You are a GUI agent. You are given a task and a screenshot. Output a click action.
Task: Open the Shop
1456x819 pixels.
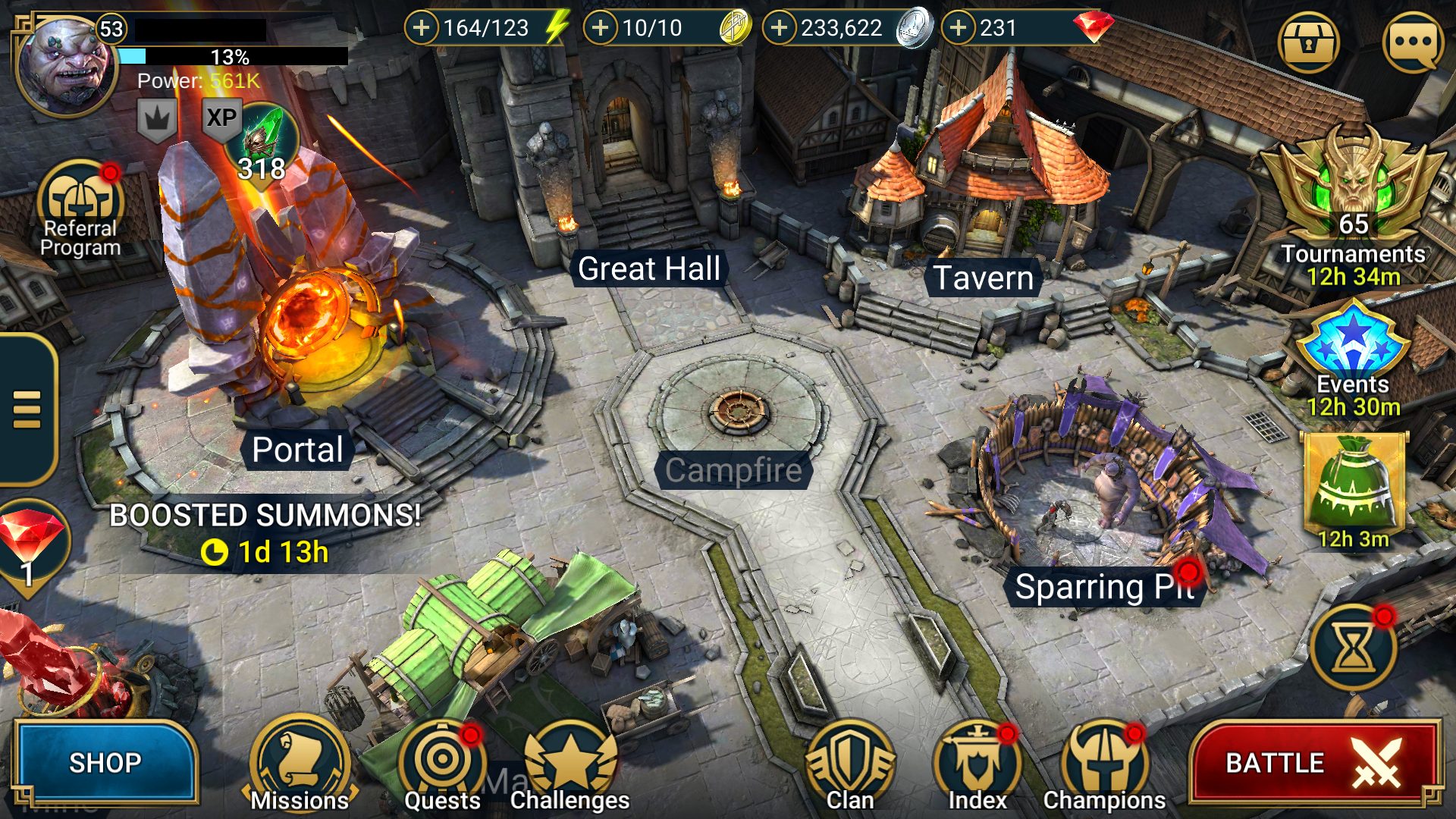coord(105,762)
